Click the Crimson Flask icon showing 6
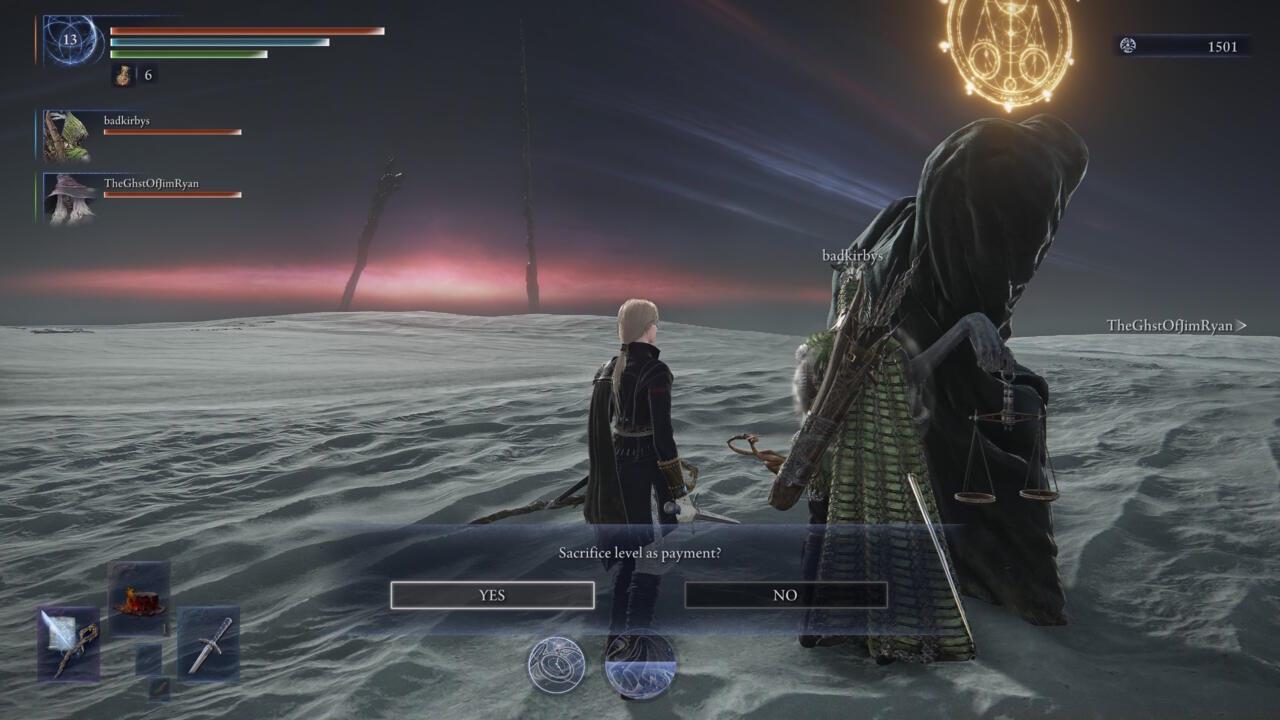The image size is (1280, 720). point(124,74)
